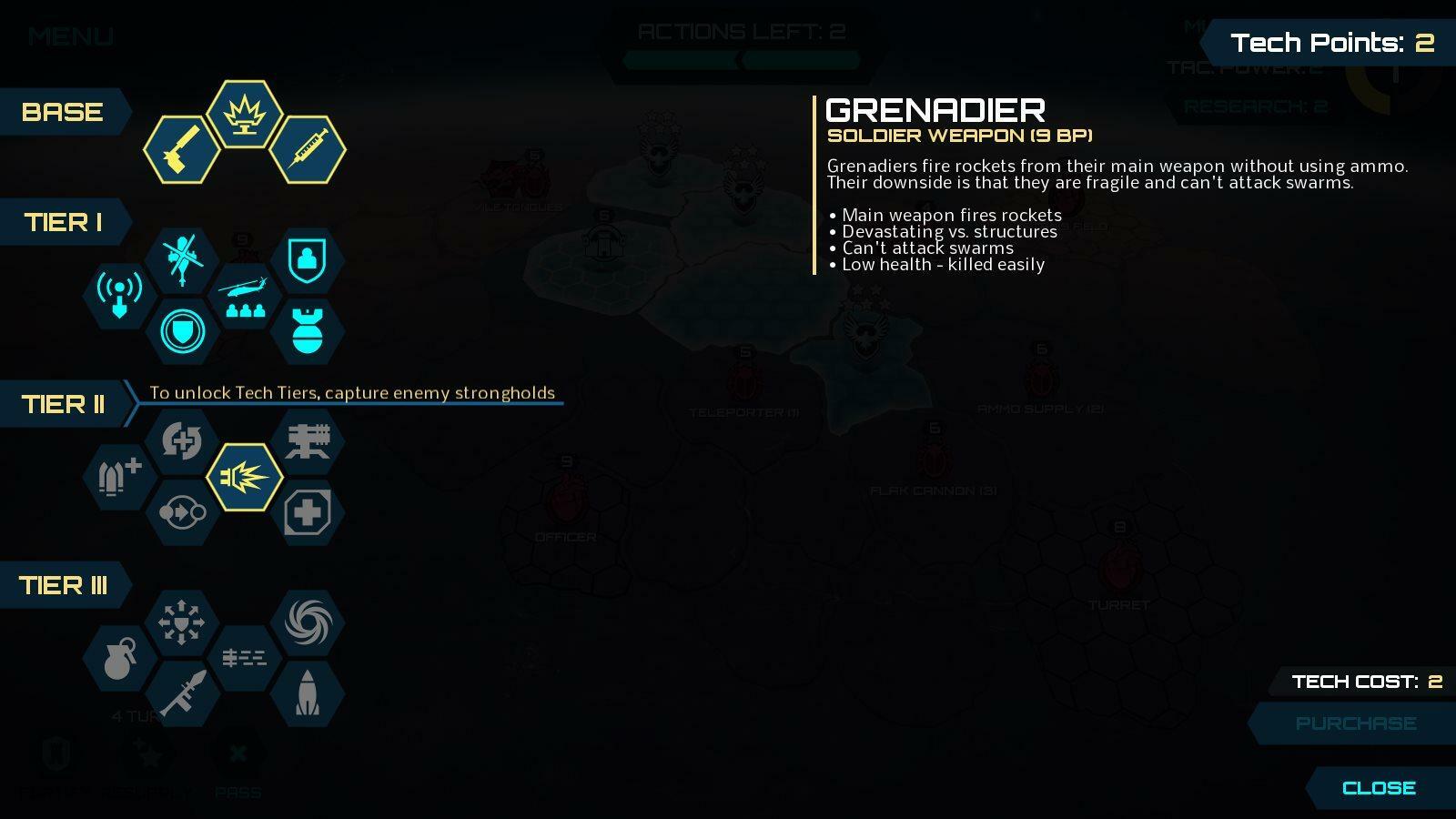The image size is (1456, 819).
Task: Select the extra ammo tech in Tier II
Action: tap(119, 476)
